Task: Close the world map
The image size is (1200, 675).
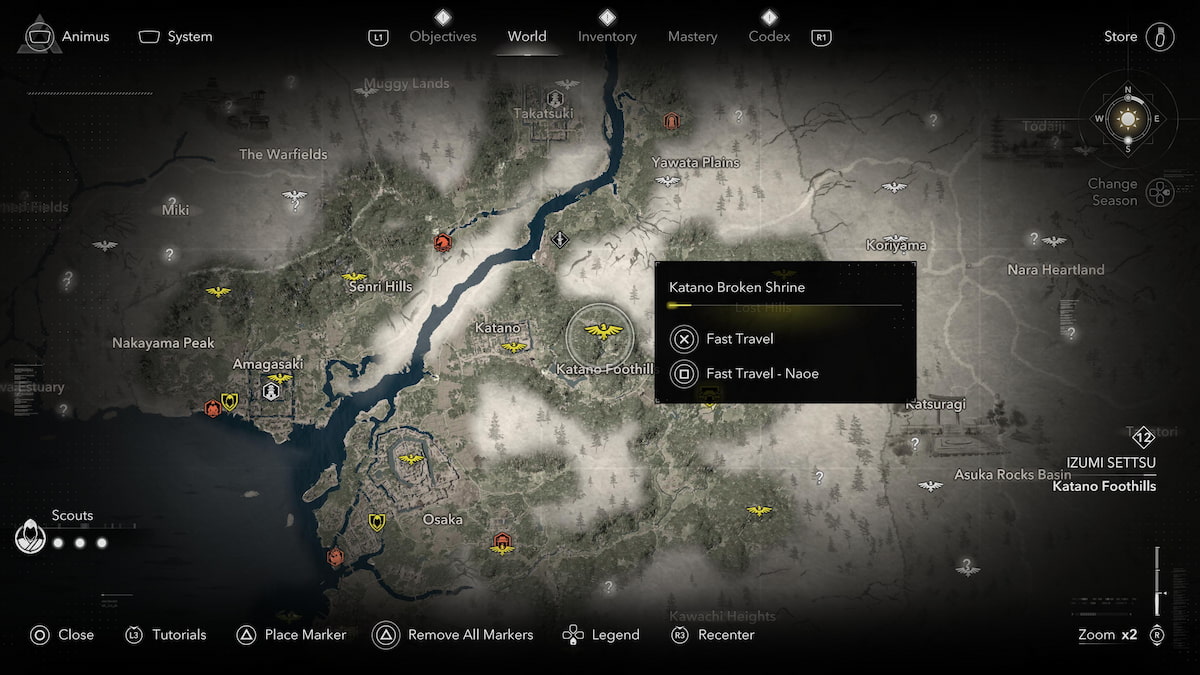Action: pos(62,635)
